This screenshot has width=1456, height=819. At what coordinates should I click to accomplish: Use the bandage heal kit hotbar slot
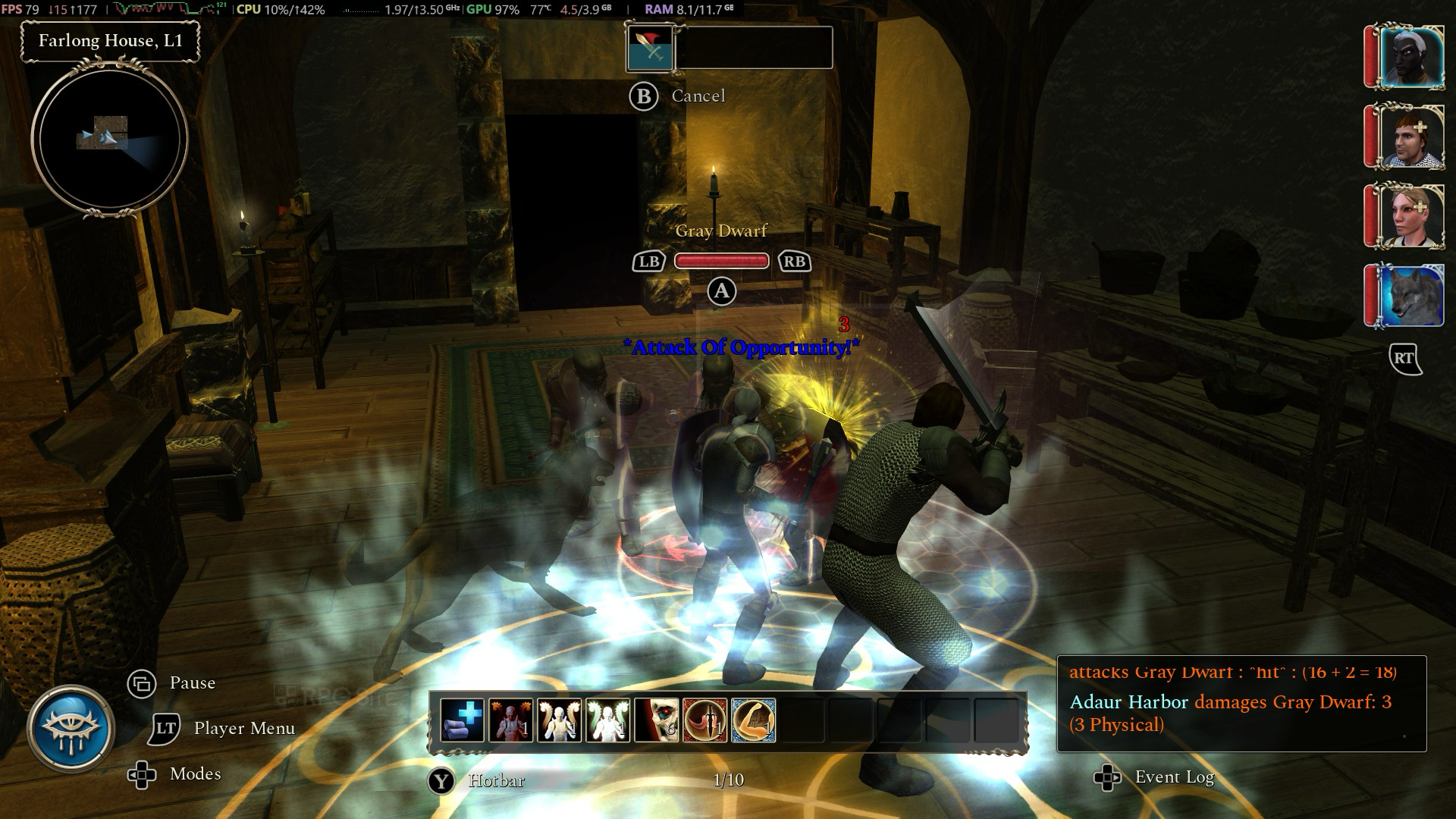pyautogui.click(x=462, y=720)
